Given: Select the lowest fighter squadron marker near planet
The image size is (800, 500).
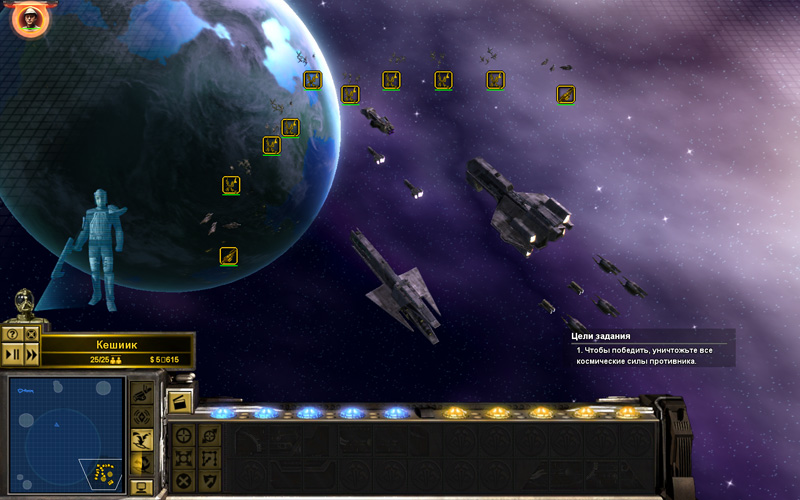Looking at the screenshot, I should point(228,256).
